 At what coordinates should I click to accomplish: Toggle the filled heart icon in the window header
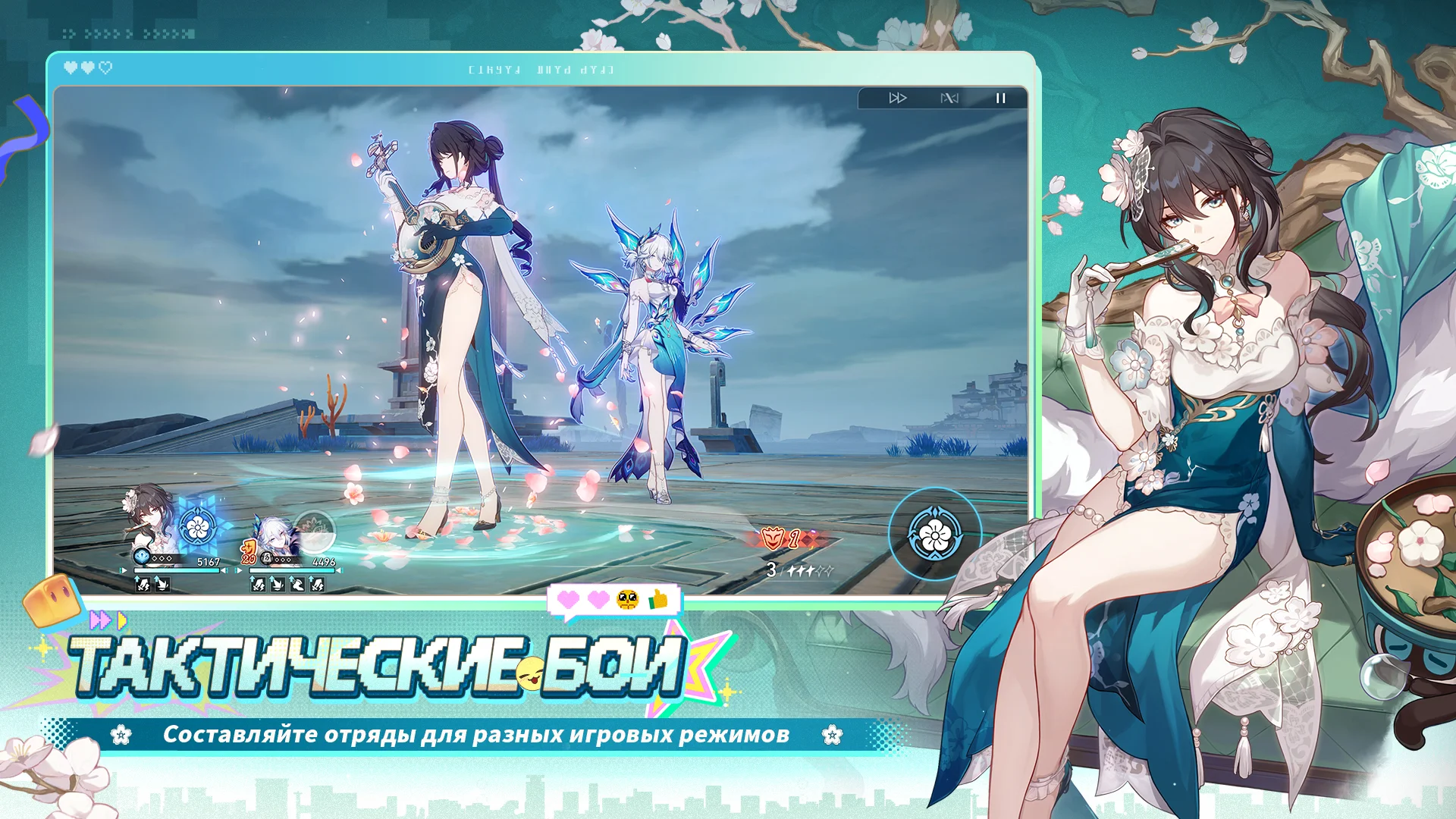70,67
